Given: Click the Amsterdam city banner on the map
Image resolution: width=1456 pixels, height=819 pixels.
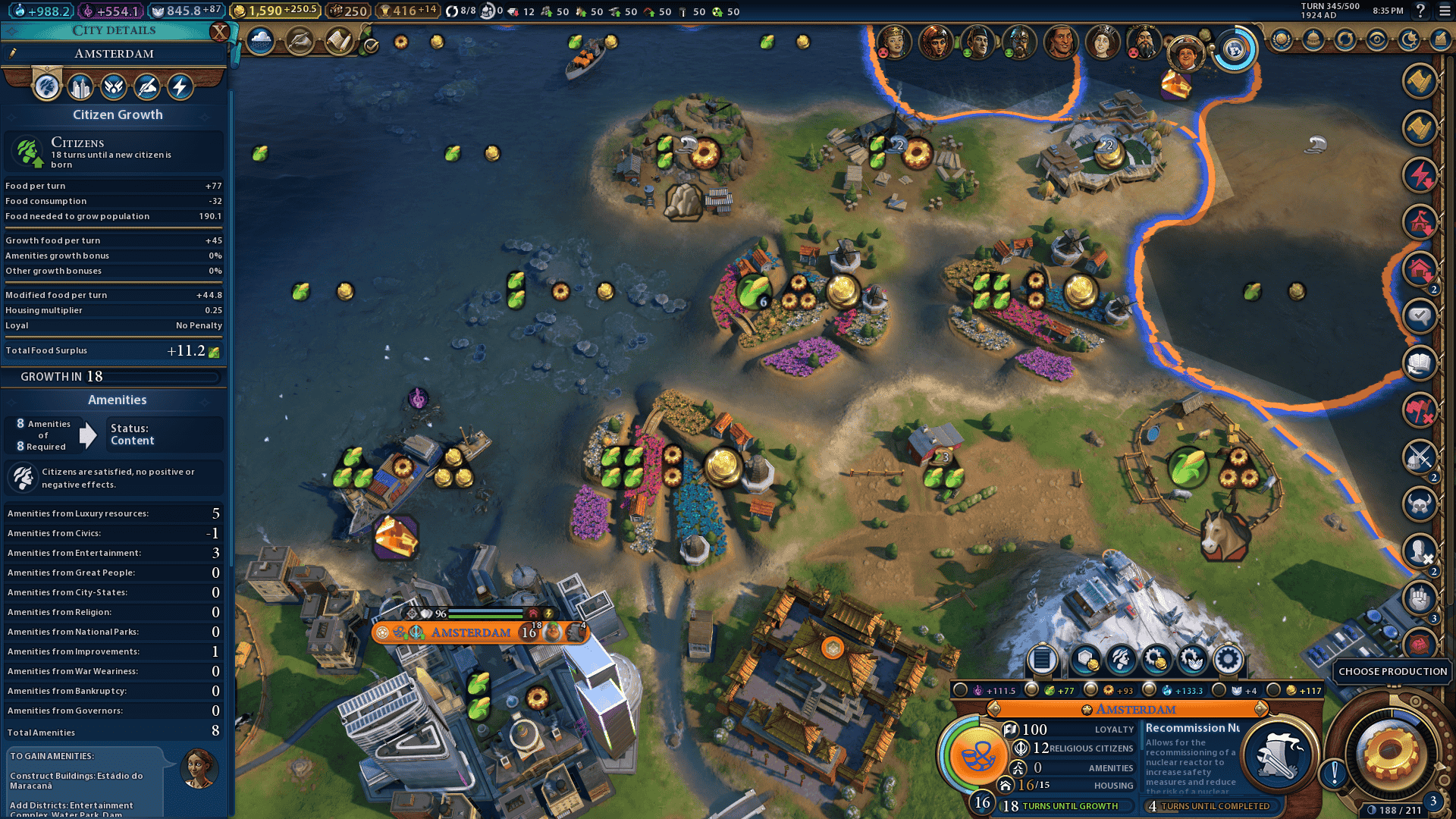Looking at the screenshot, I should click(470, 632).
